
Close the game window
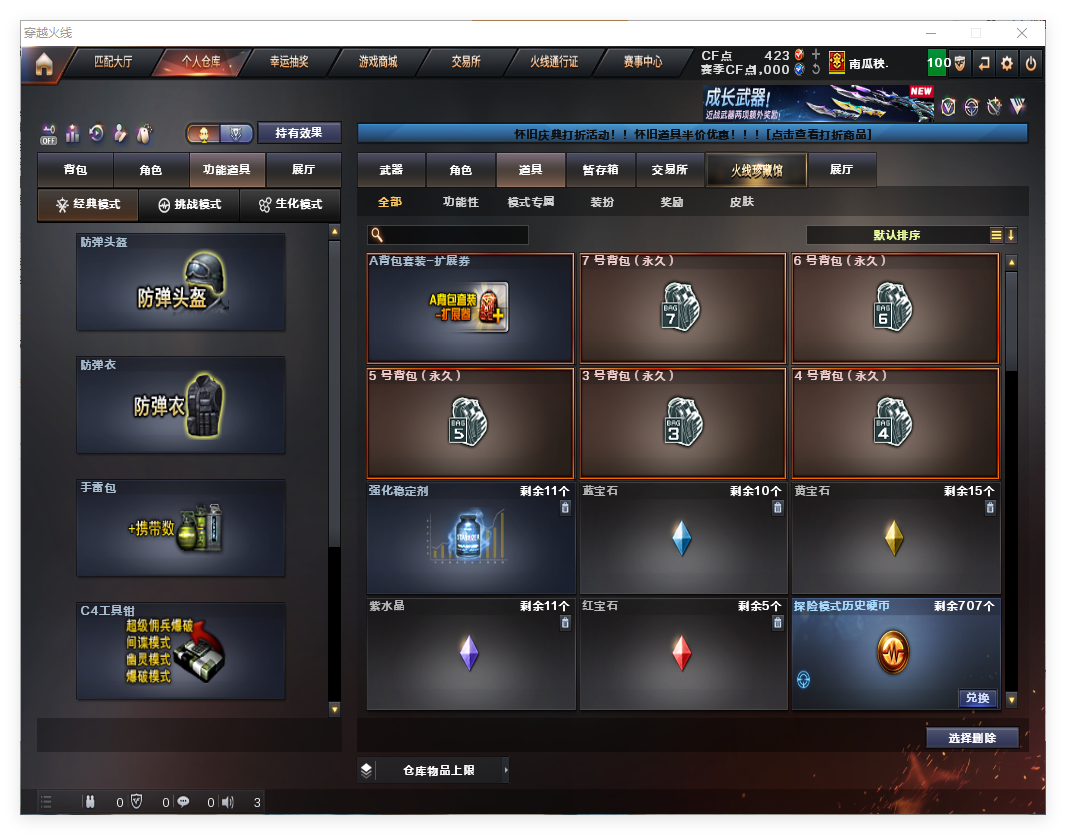pyautogui.click(x=1024, y=33)
